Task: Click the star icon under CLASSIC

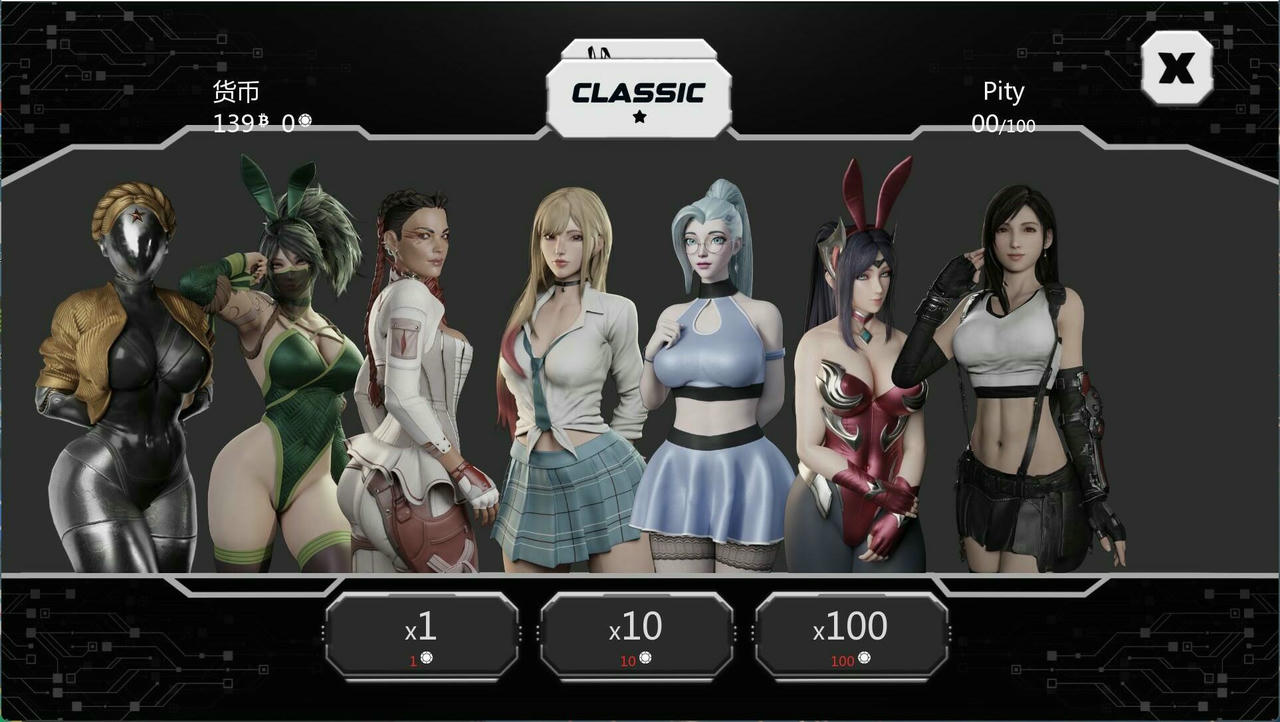Action: (639, 117)
